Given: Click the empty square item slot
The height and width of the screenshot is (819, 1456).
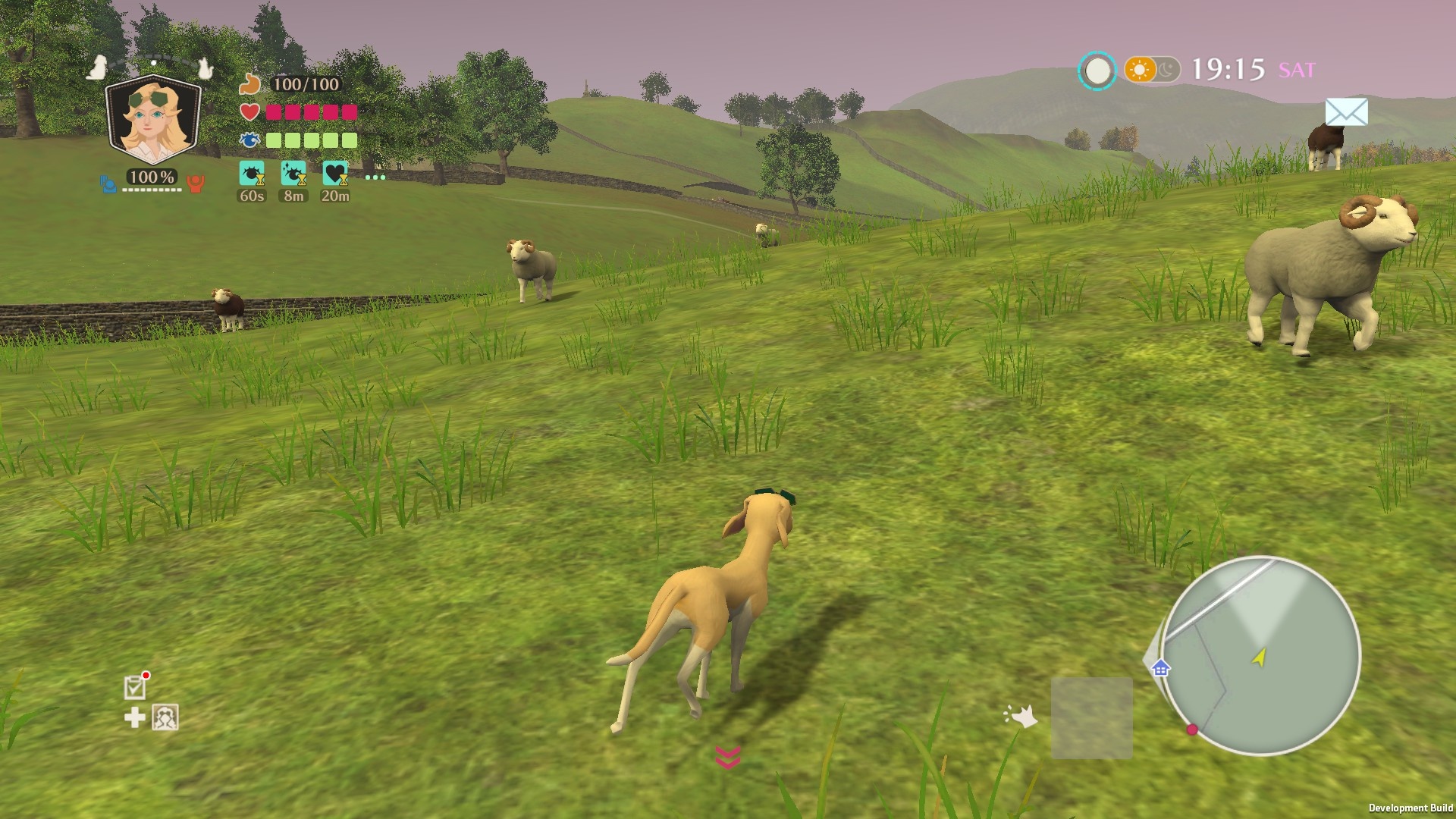Looking at the screenshot, I should tap(1091, 718).
